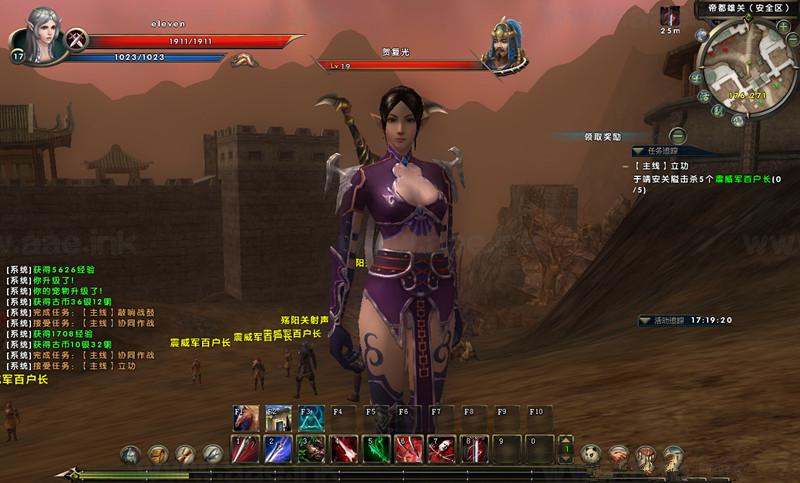The image size is (800, 483).
Task: Activate the blue spear skill in slot 2
Action: pos(278,449)
